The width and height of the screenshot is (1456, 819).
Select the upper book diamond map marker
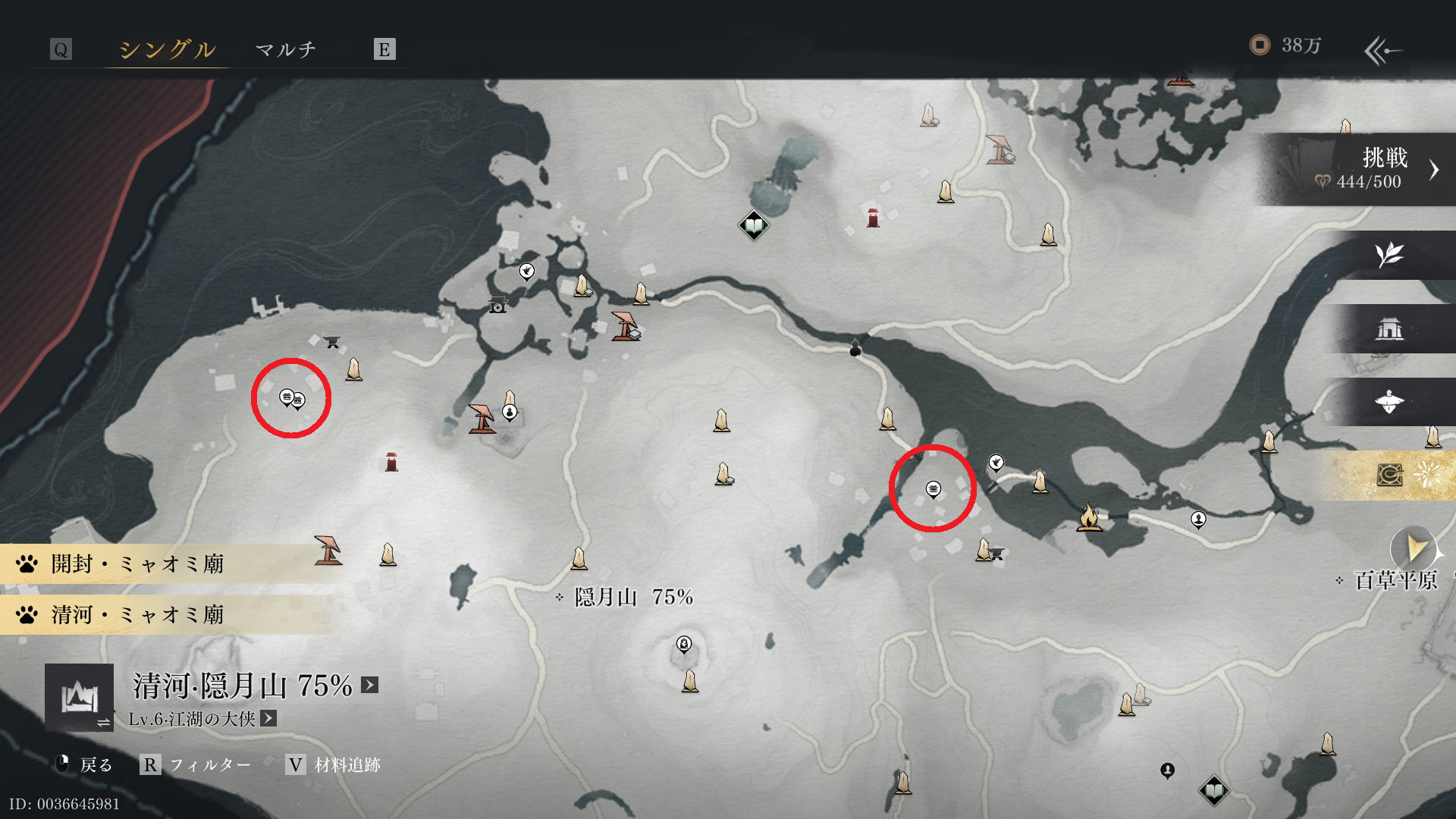point(754,225)
